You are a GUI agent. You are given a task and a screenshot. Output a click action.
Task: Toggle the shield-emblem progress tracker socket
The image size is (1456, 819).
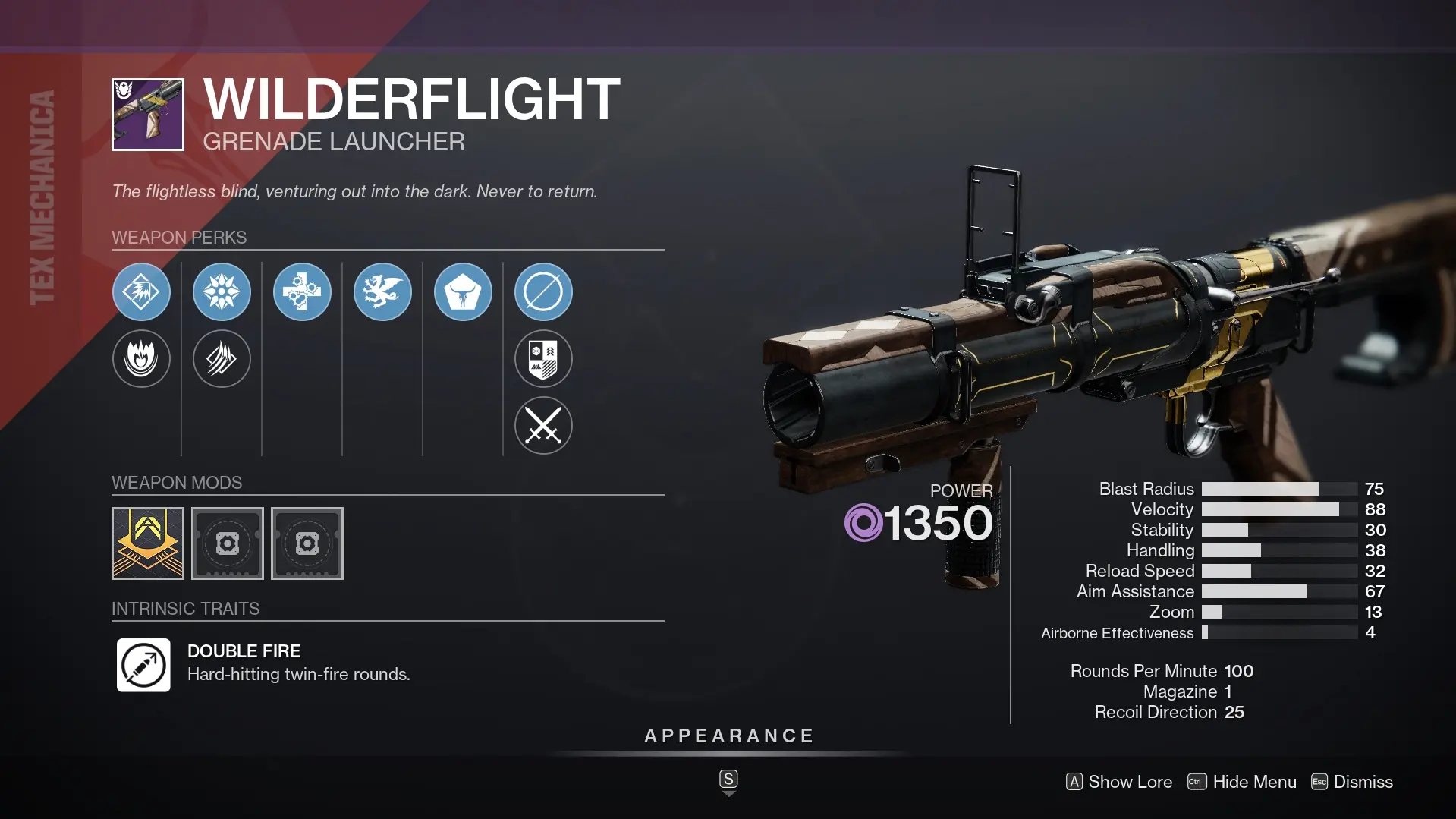pos(543,359)
